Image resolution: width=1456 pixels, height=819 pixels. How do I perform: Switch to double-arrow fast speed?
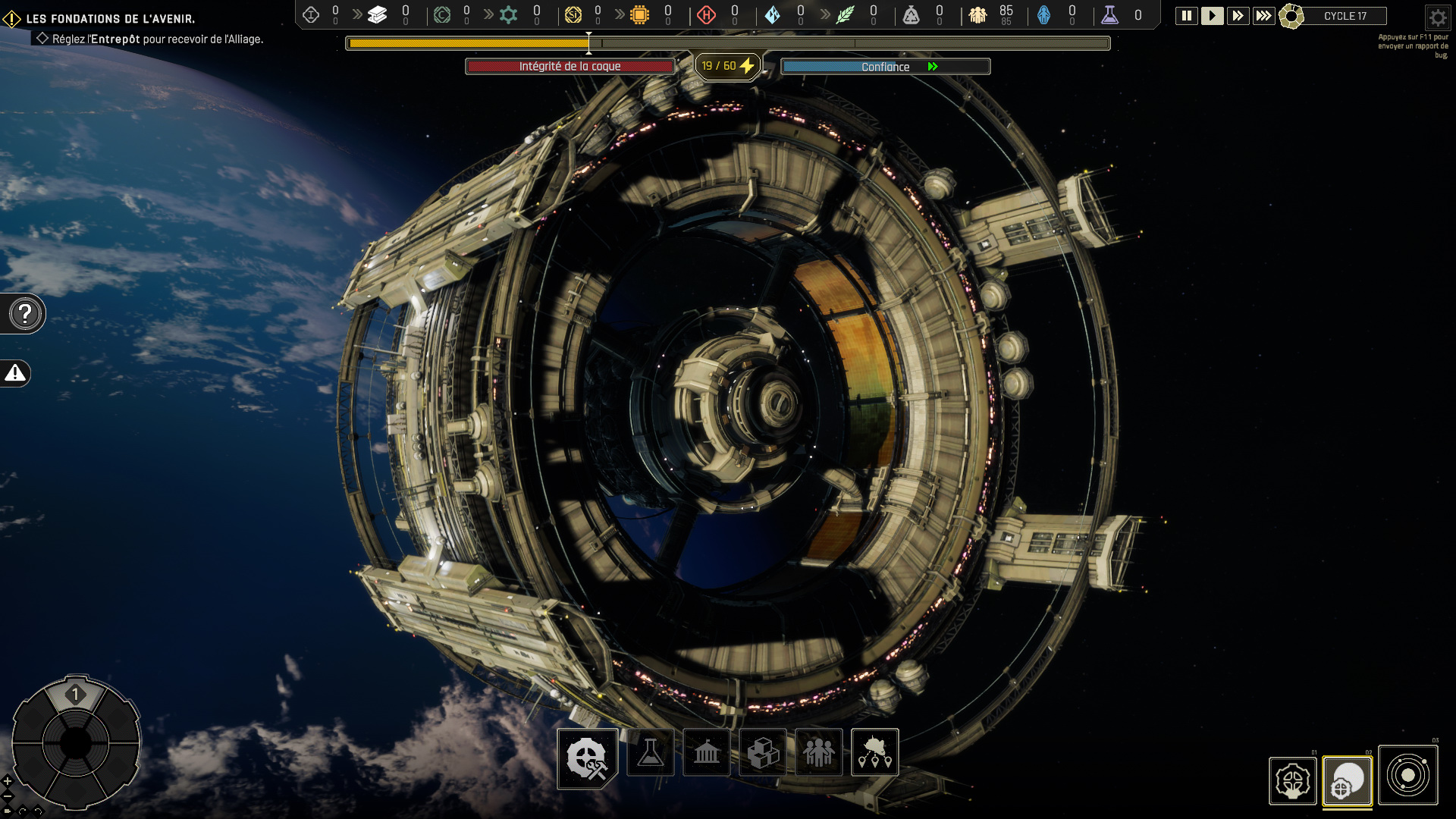[x=1238, y=16]
